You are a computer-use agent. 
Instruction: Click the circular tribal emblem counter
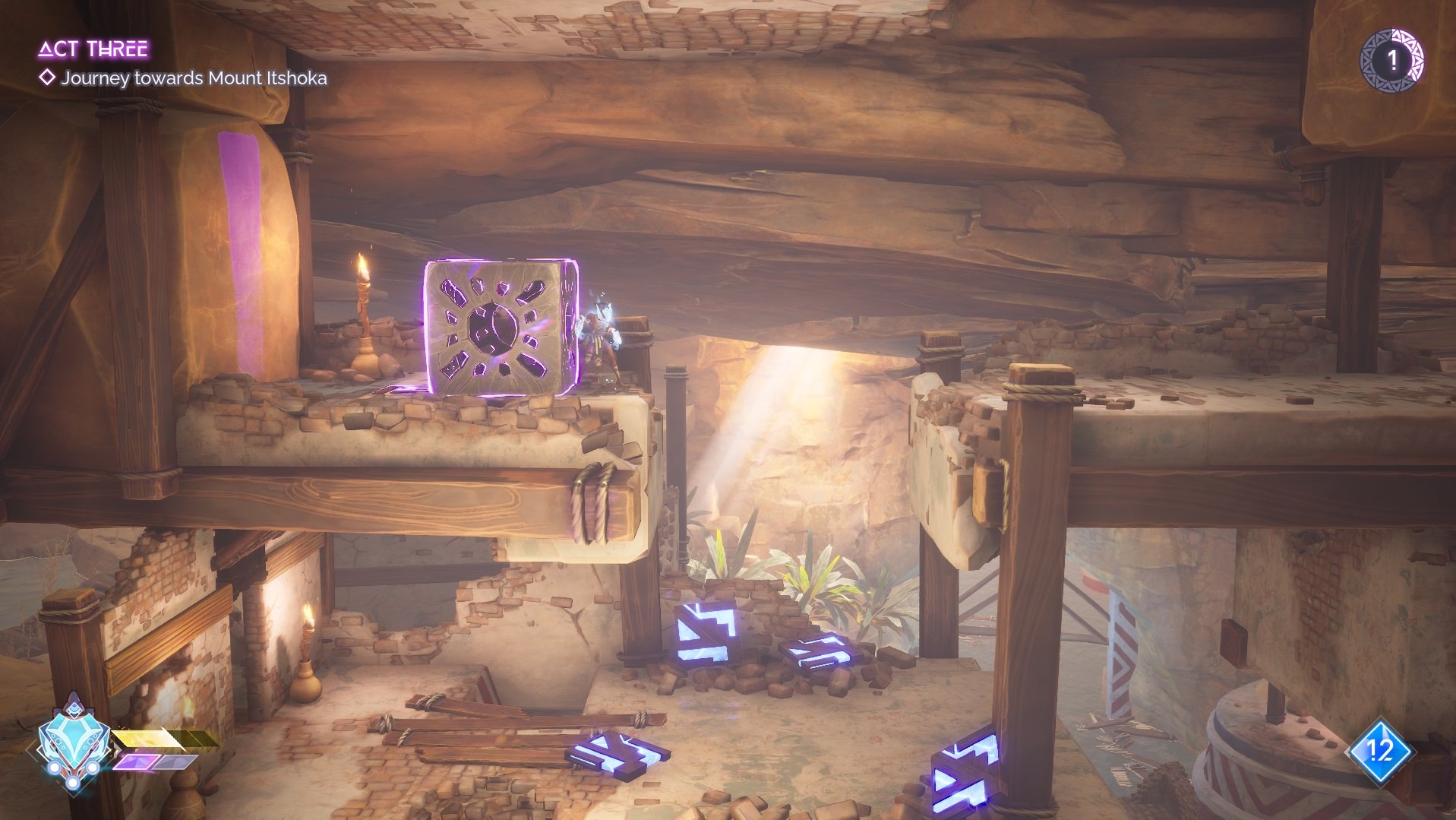click(1391, 61)
